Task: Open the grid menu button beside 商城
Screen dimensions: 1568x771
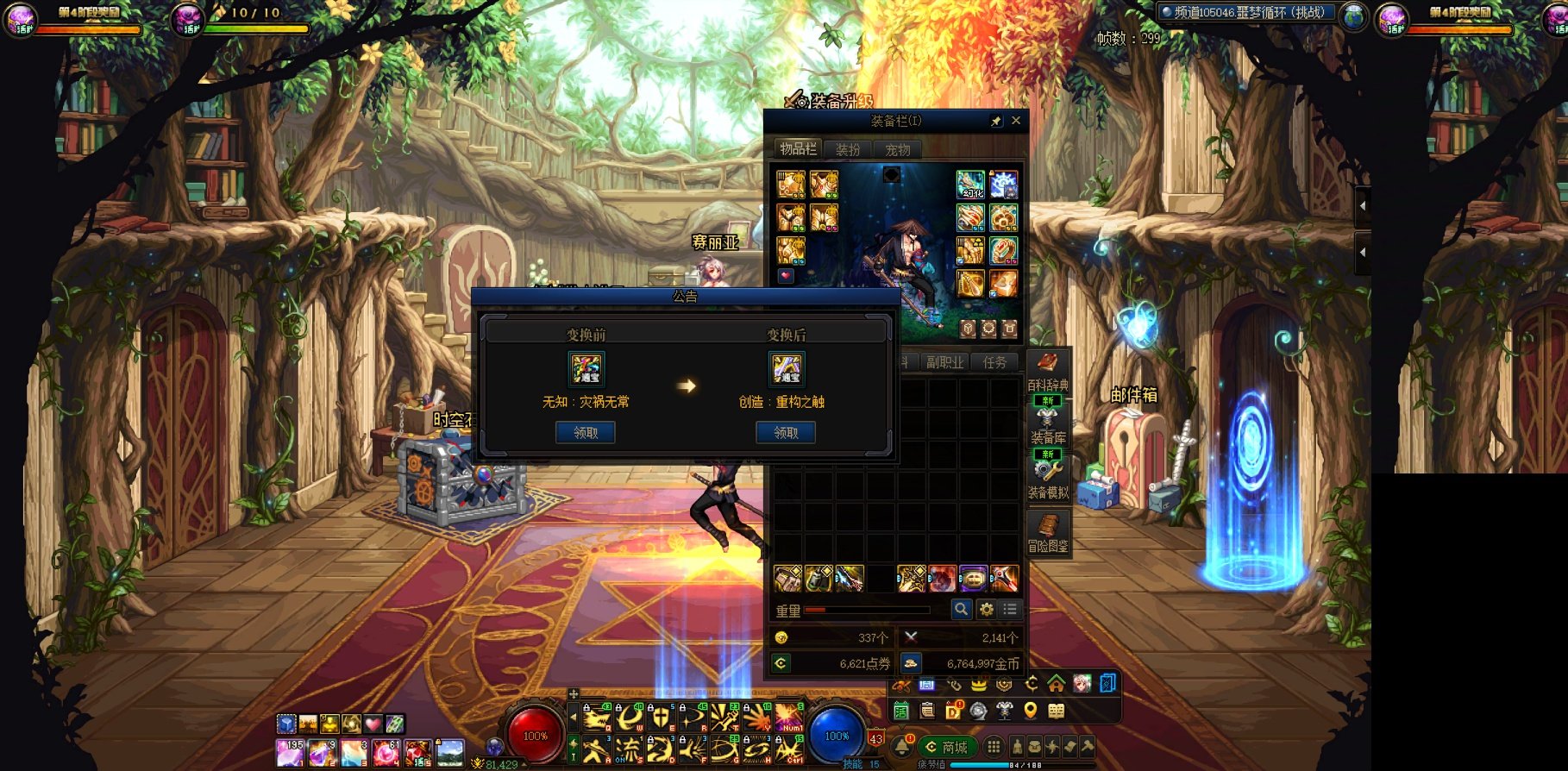Action: tap(994, 747)
